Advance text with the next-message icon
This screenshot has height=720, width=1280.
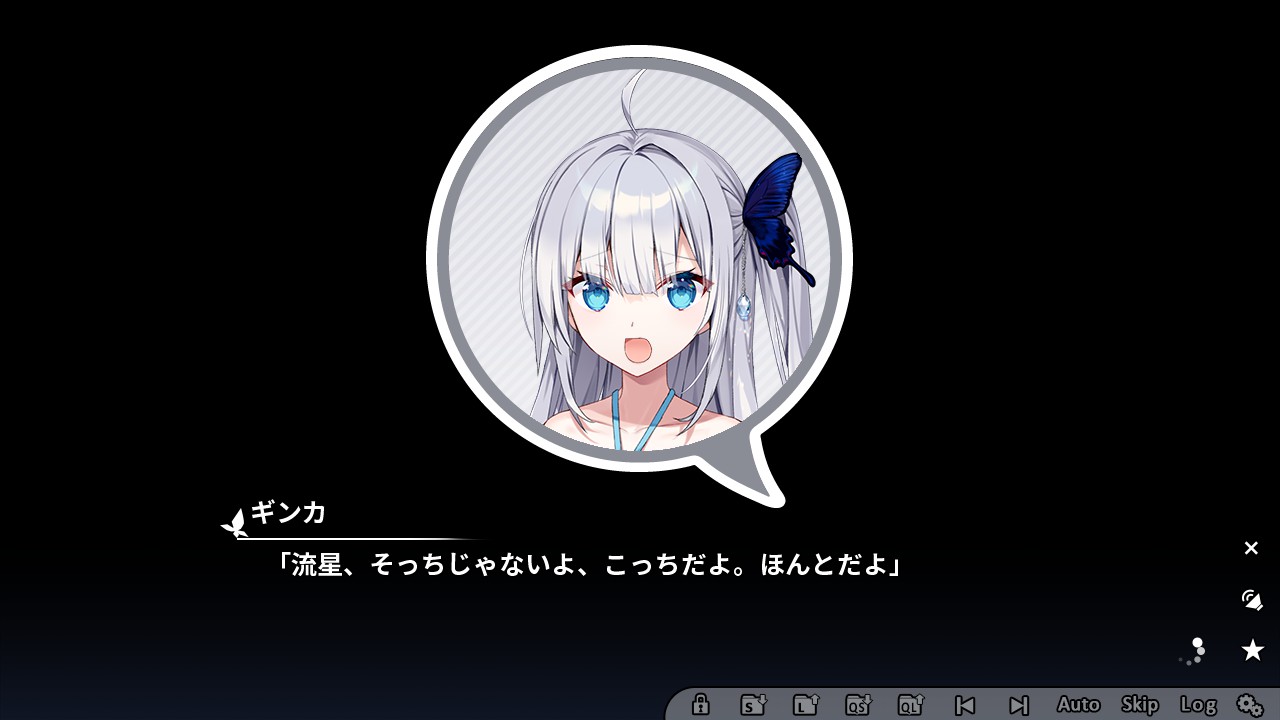click(1018, 706)
